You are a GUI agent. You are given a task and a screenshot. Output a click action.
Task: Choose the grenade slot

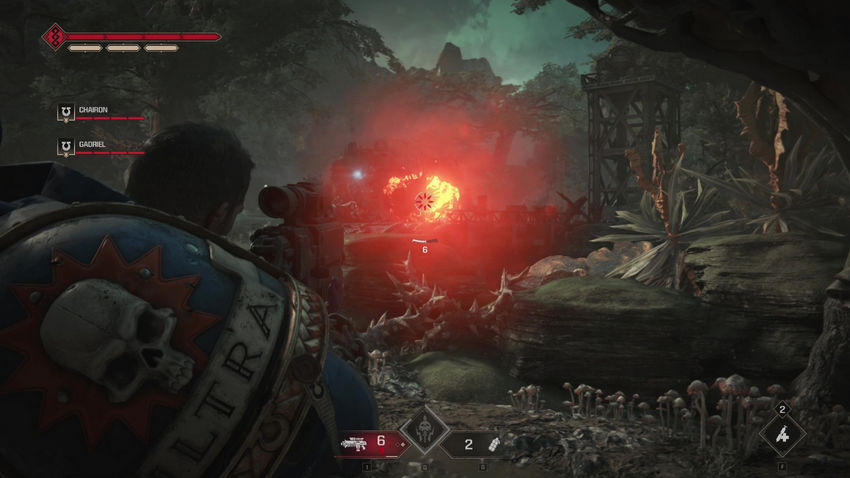(481, 443)
